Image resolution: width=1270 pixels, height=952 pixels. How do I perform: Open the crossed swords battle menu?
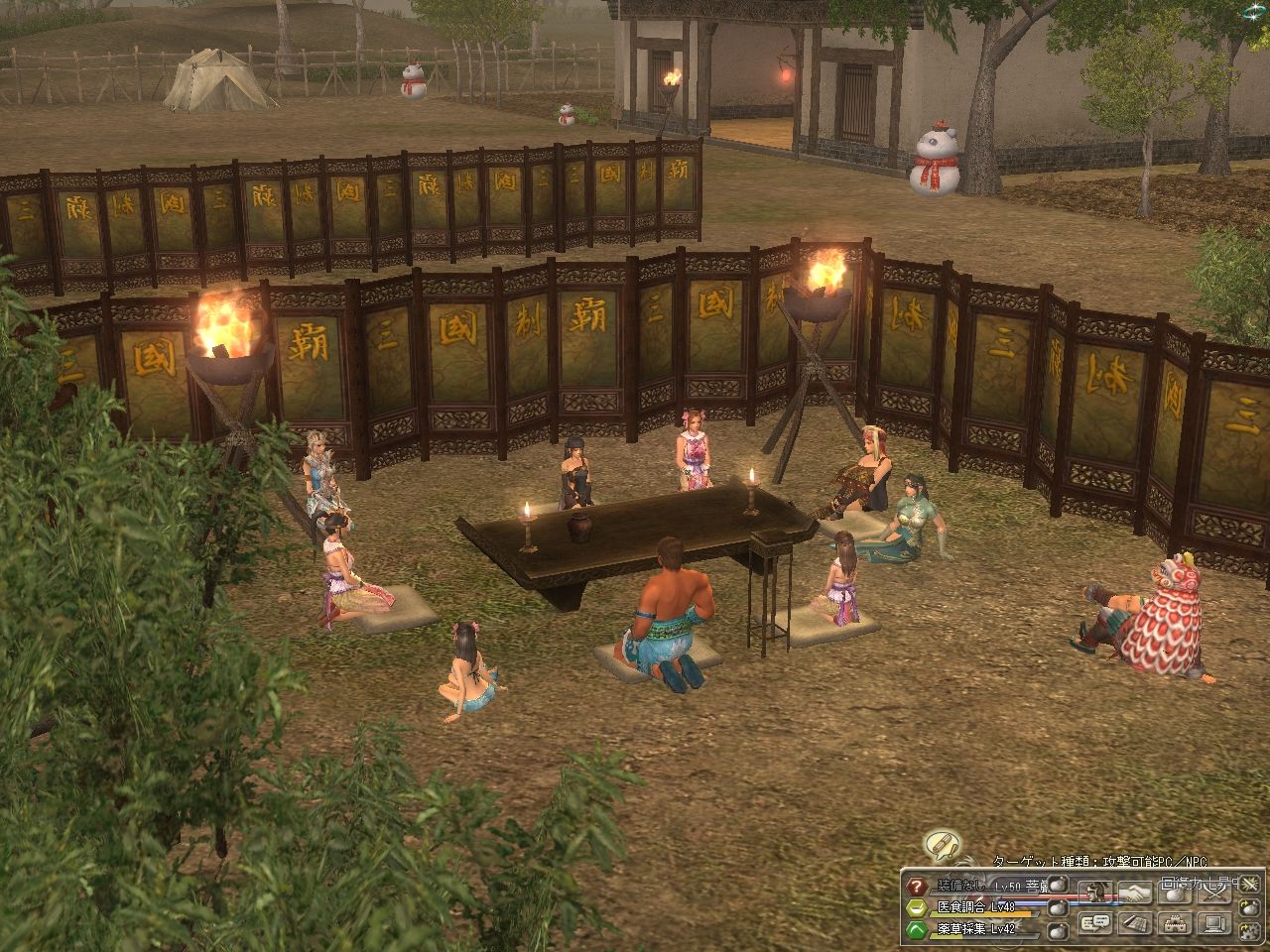[1214, 892]
